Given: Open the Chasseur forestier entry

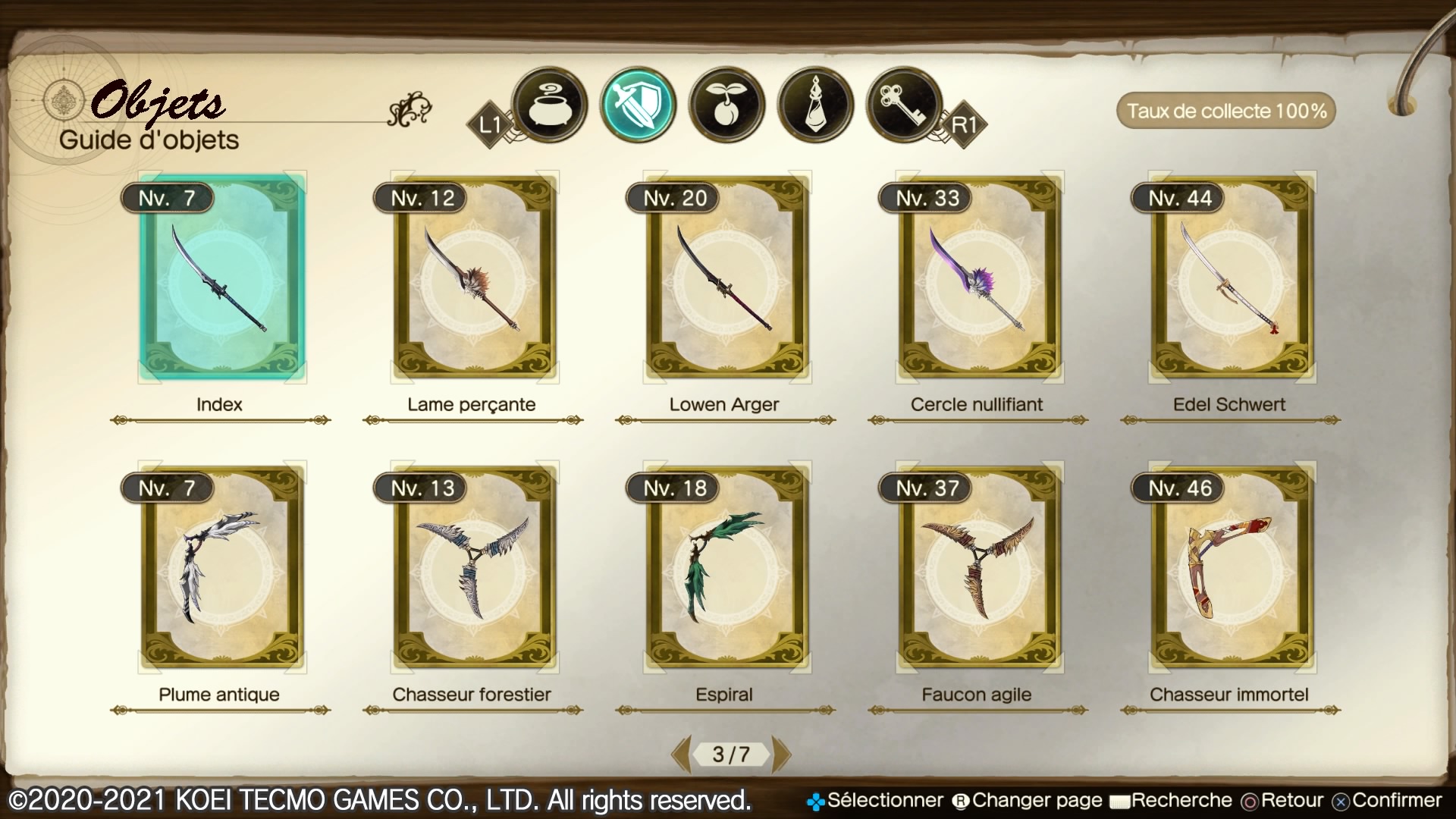Looking at the screenshot, I should pos(474,567).
